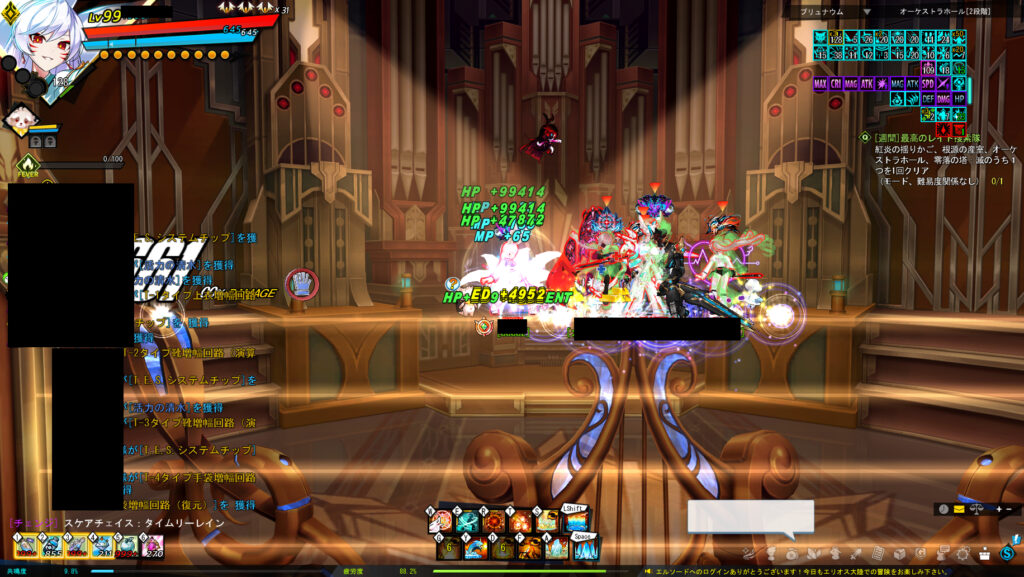Viewport: 1024px width, 577px height.
Task: Open the settings gear menu
Action: coord(963,553)
